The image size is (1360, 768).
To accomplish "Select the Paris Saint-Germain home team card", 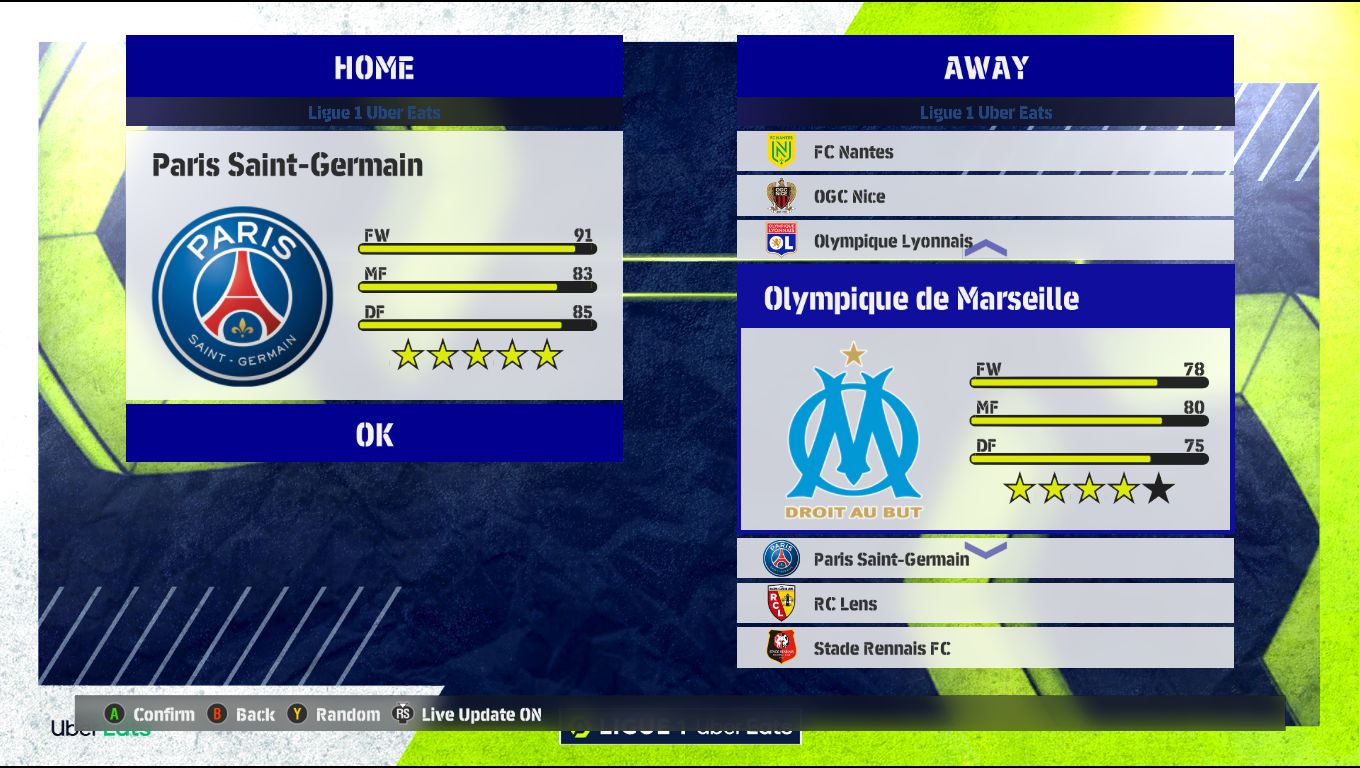I will pyautogui.click(x=374, y=266).
